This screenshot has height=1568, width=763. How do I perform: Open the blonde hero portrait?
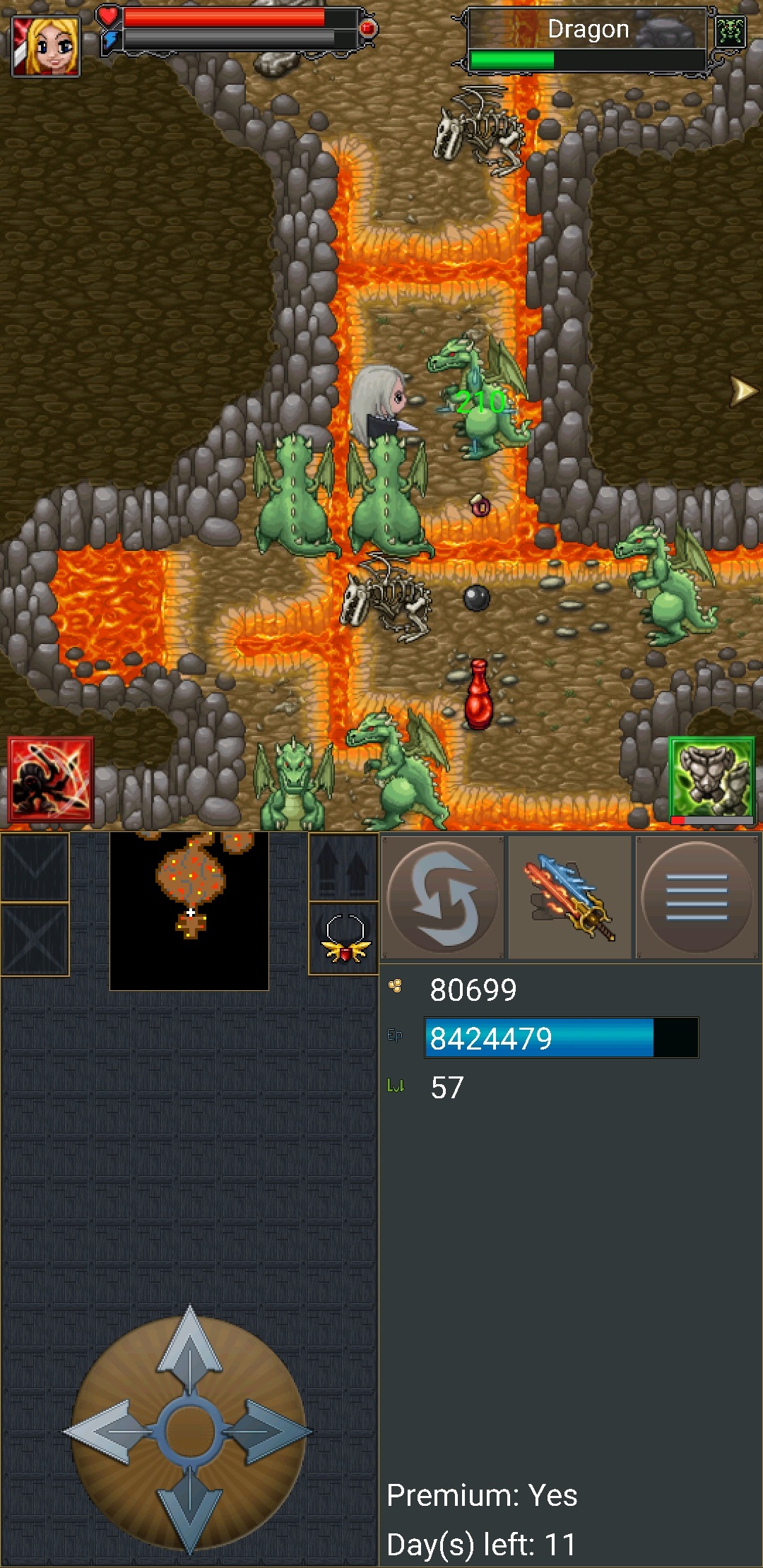(46, 46)
